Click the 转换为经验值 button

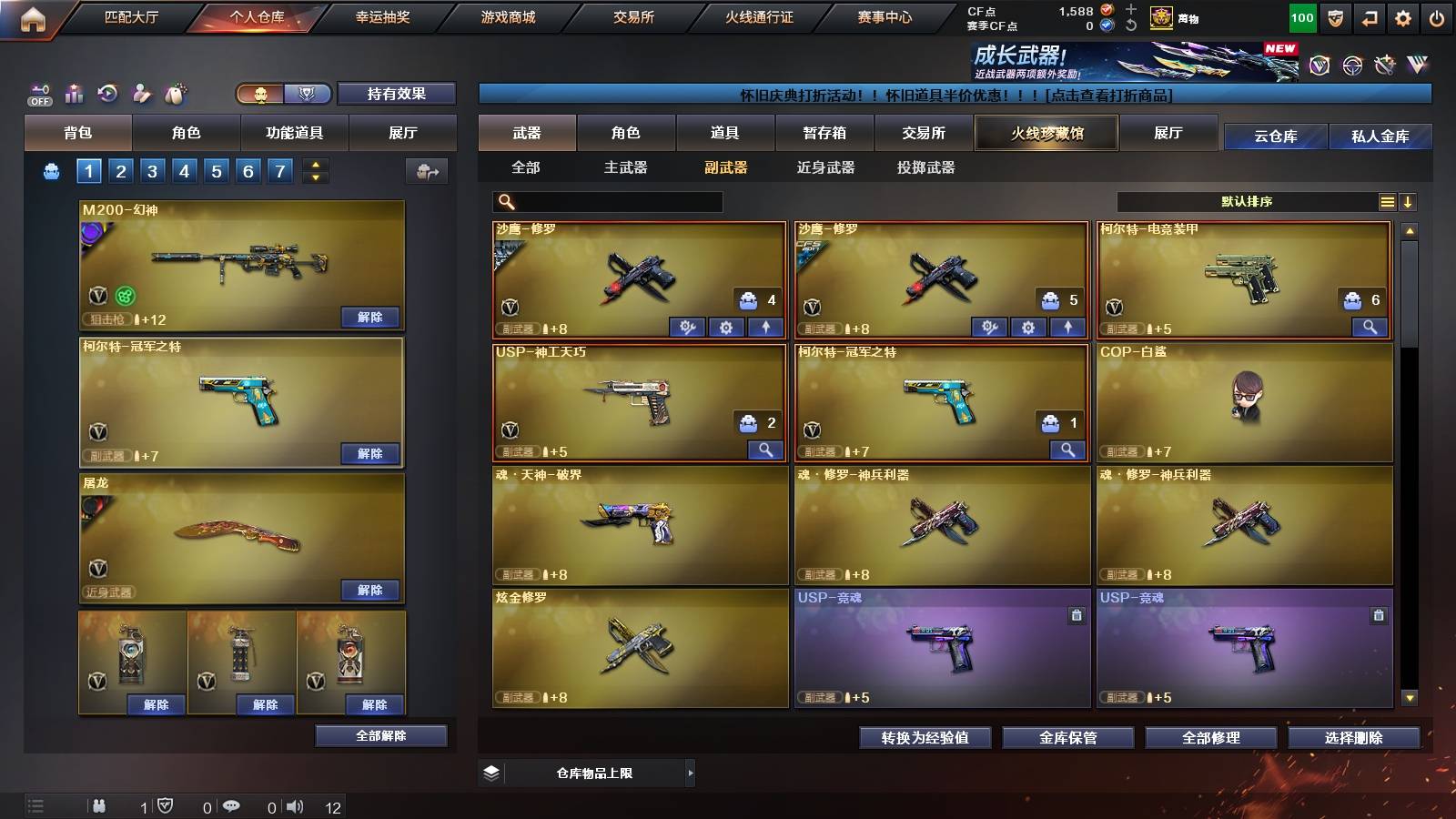click(x=925, y=738)
